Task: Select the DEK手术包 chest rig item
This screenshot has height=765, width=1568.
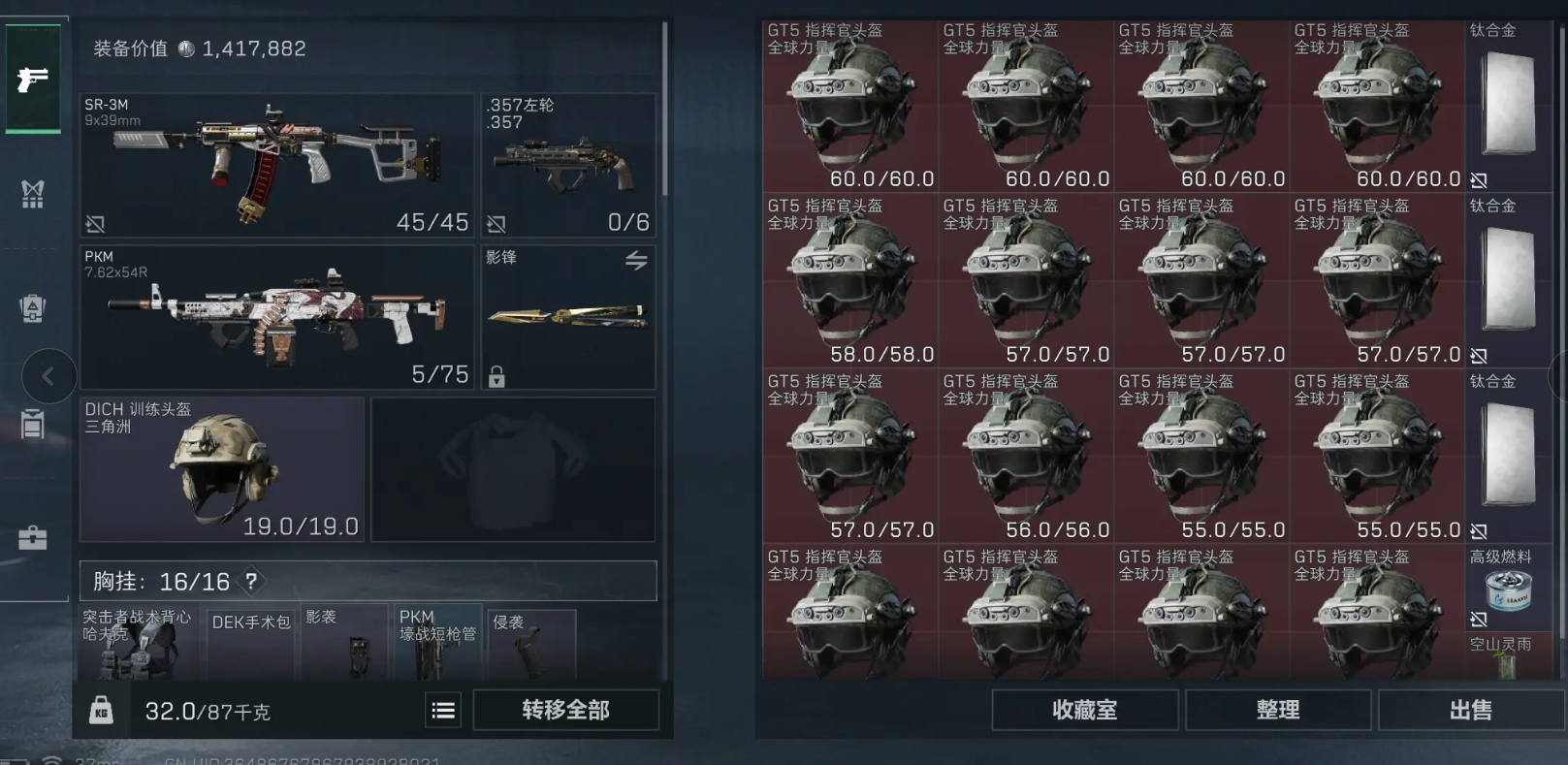Action: click(250, 642)
